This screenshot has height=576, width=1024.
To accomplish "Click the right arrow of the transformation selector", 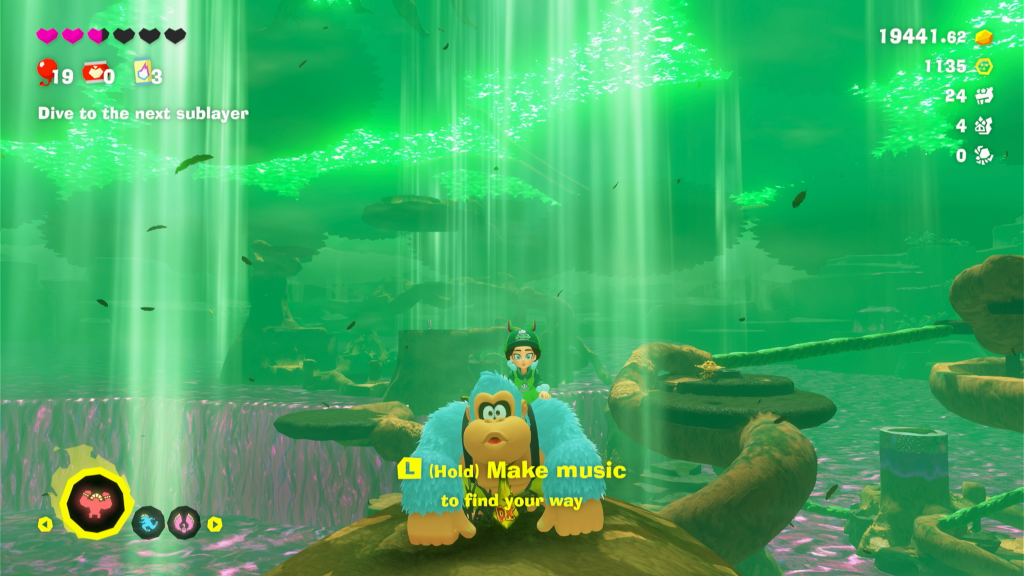I will pos(214,523).
